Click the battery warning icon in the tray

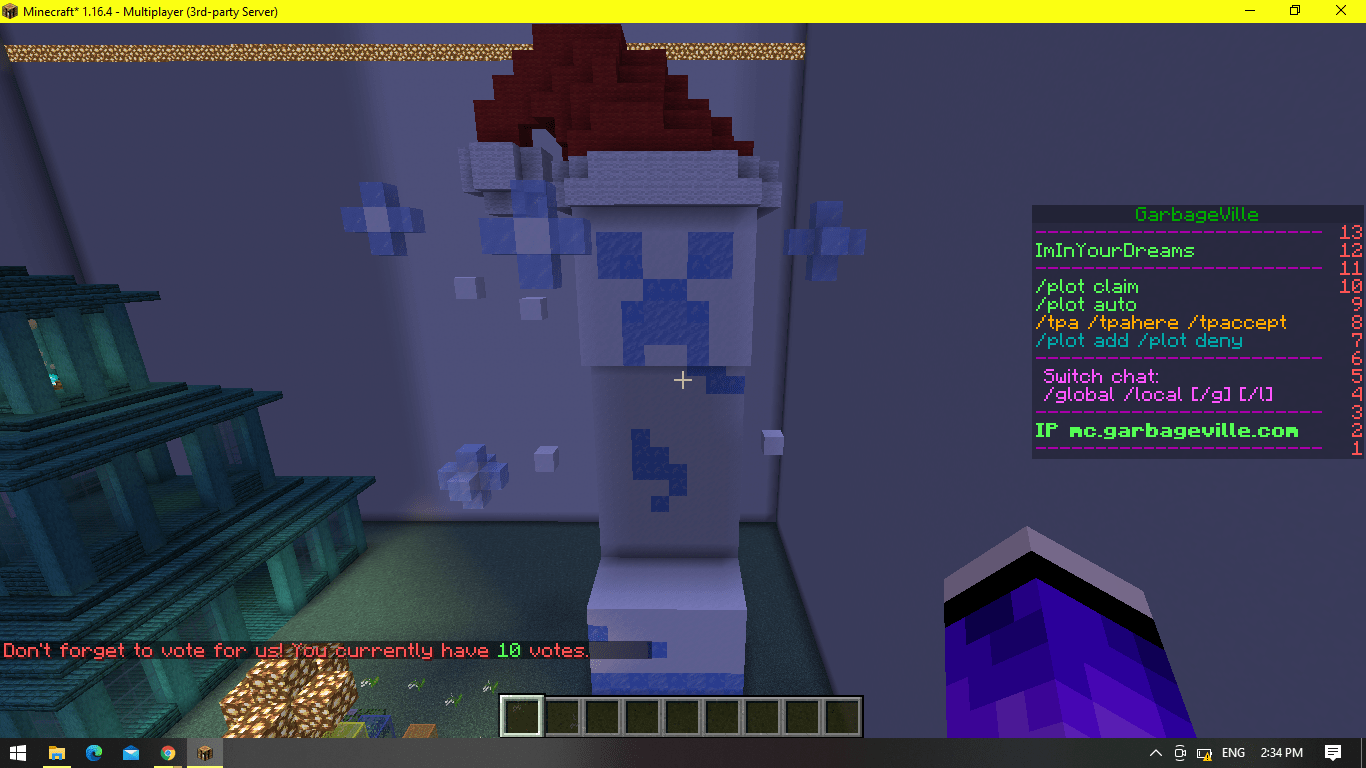pyautogui.click(x=1203, y=753)
